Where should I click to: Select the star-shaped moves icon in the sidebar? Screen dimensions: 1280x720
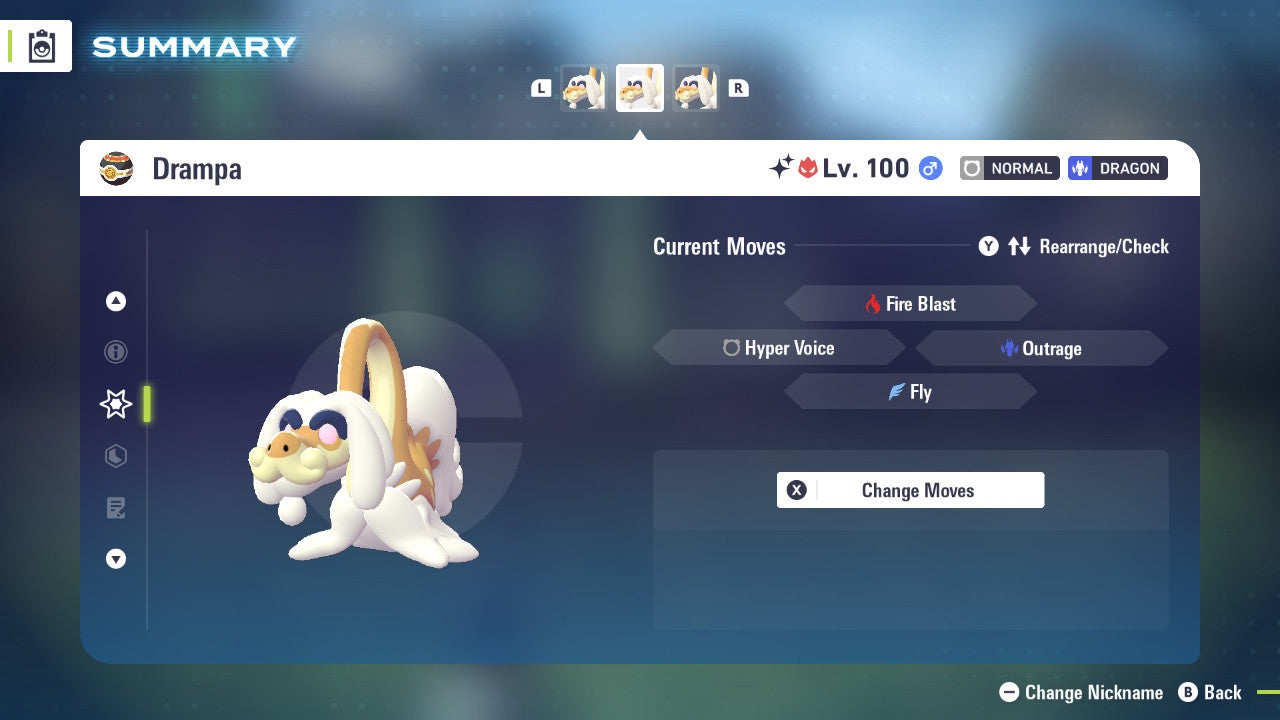click(x=115, y=404)
